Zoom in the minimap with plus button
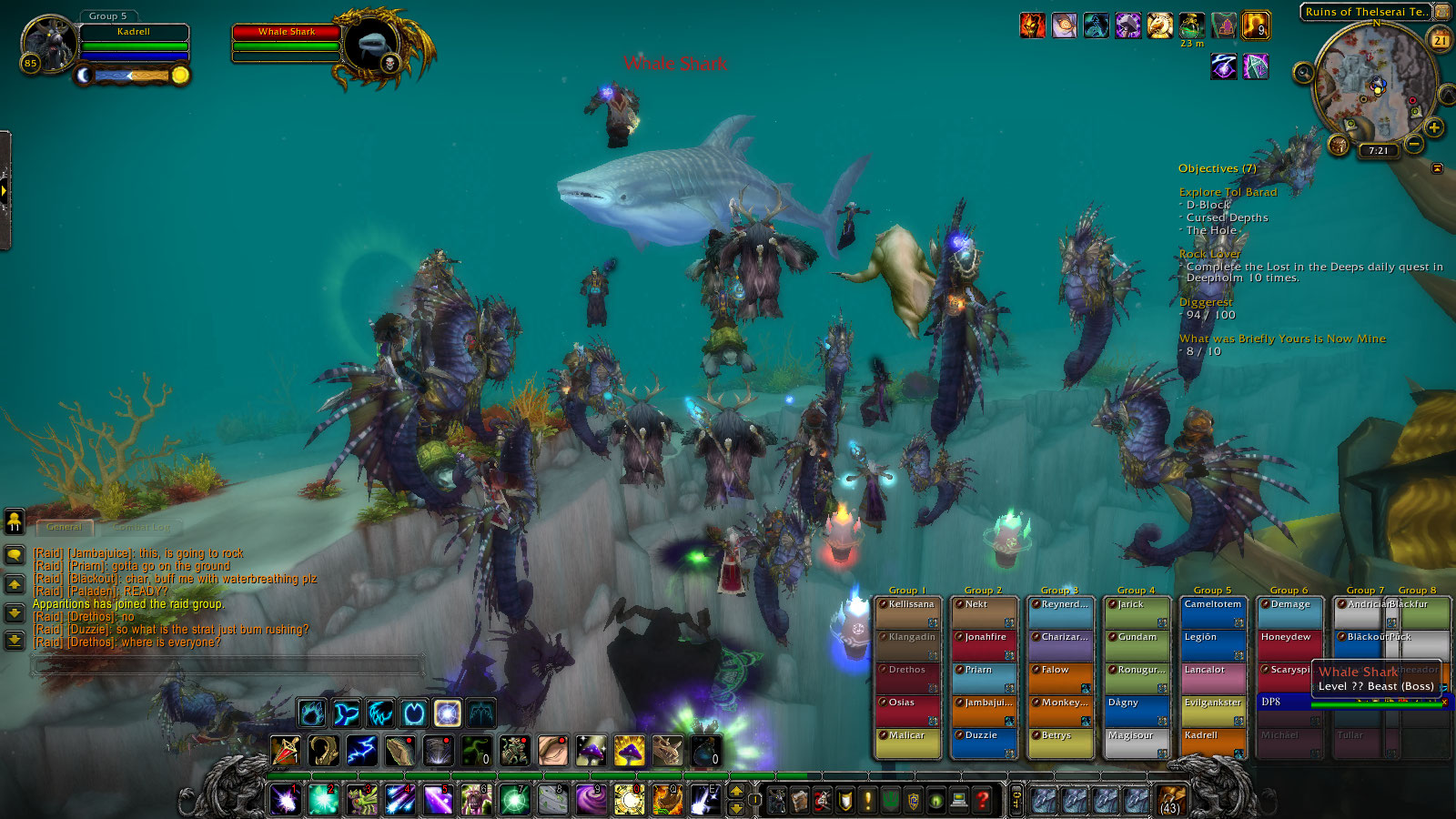The image size is (1456, 819). pyautogui.click(x=1434, y=127)
